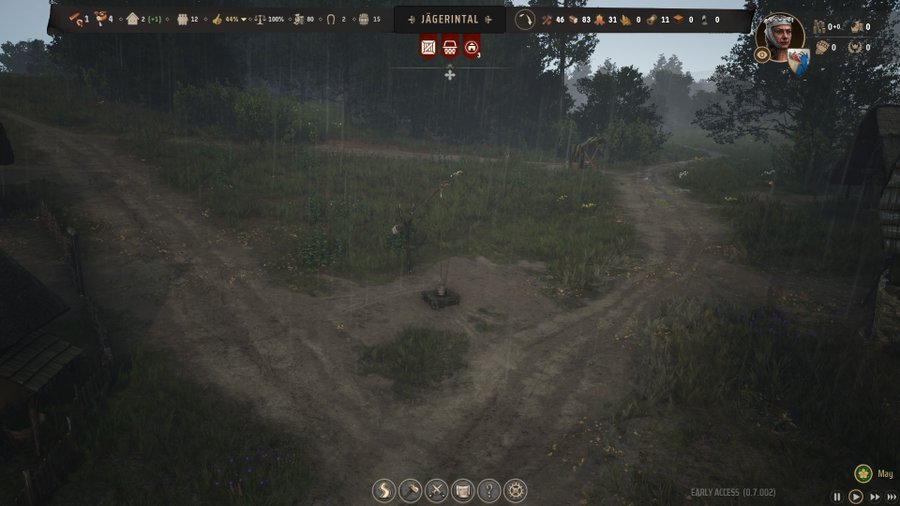Open the lord portrait panel

coord(780,36)
